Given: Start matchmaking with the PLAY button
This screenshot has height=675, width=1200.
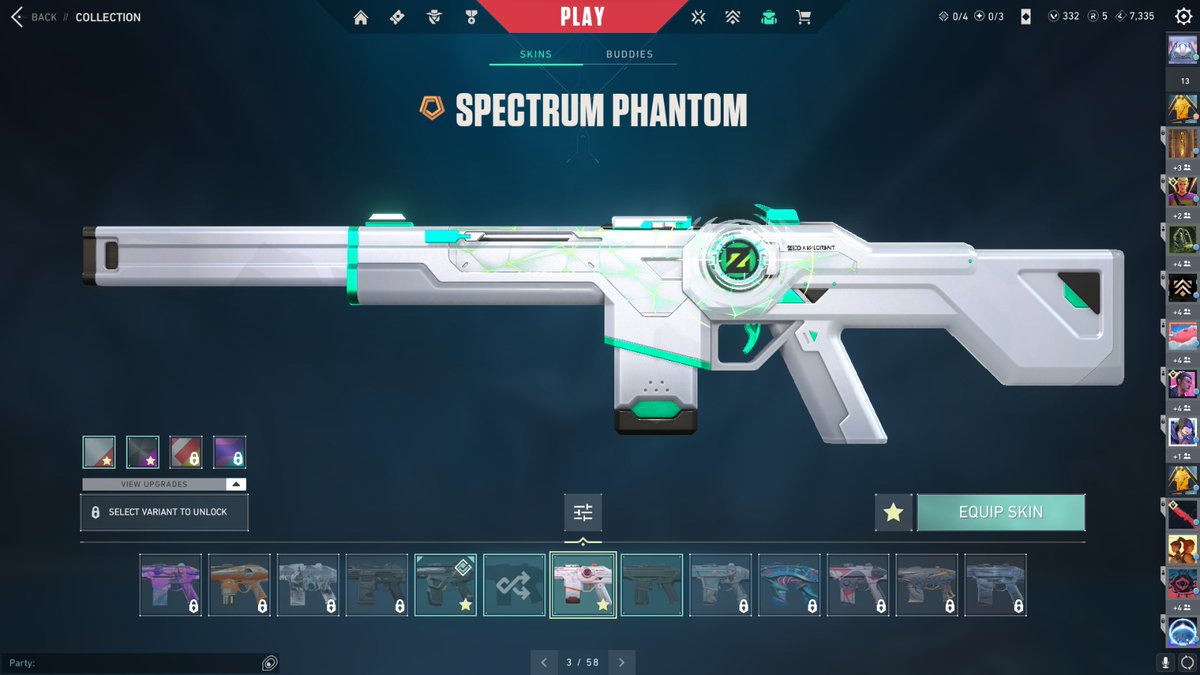Looking at the screenshot, I should pyautogui.click(x=582, y=17).
